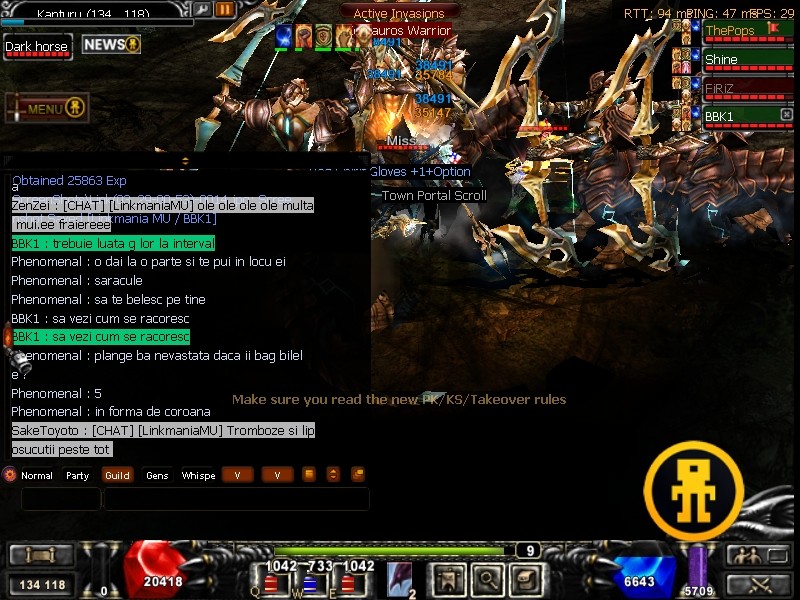The height and width of the screenshot is (600, 800).
Task: Focus the chat message input field
Action: click(236, 499)
